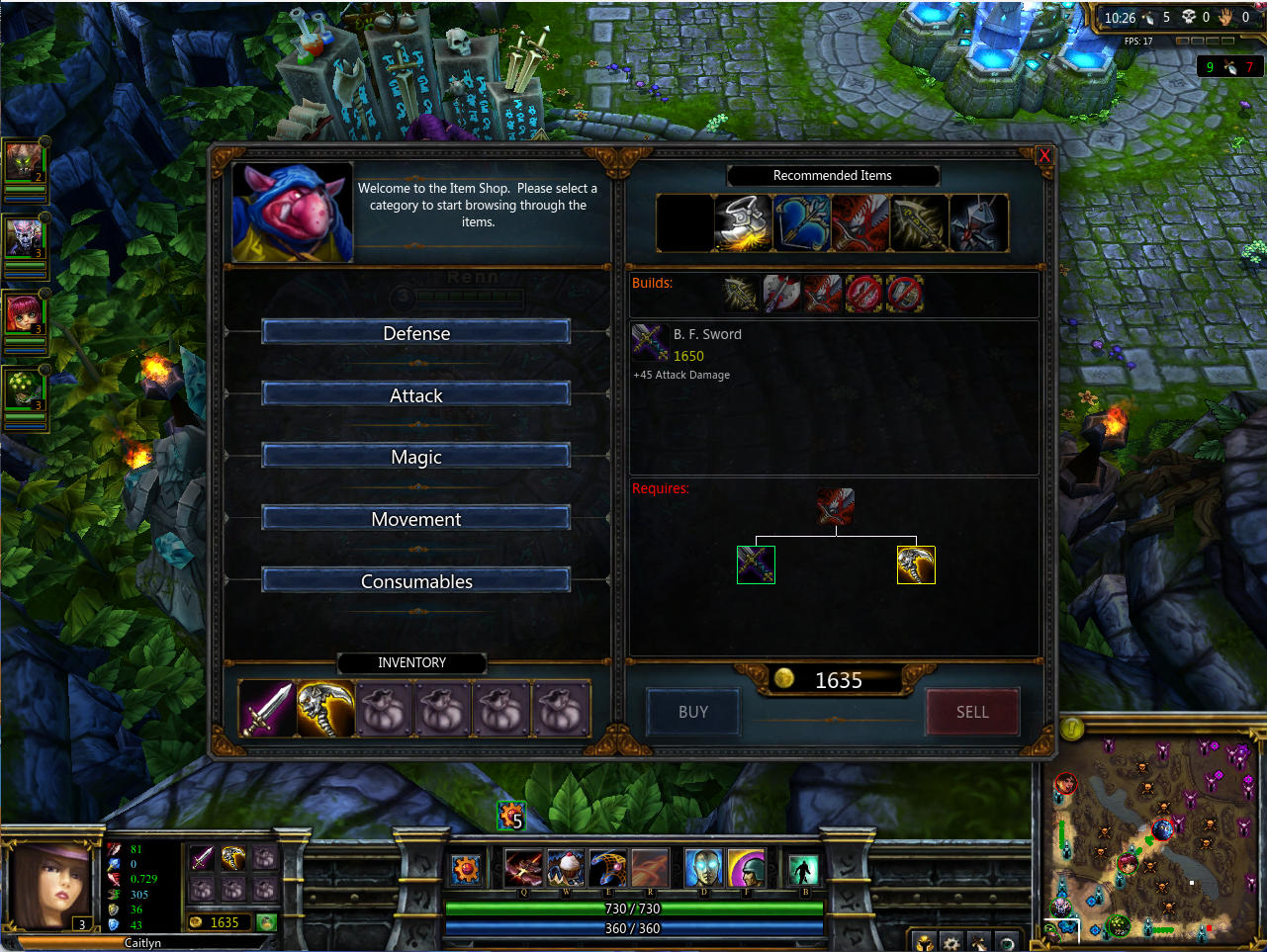
Task: Level up the ability with the plus icon
Action: pos(510,816)
